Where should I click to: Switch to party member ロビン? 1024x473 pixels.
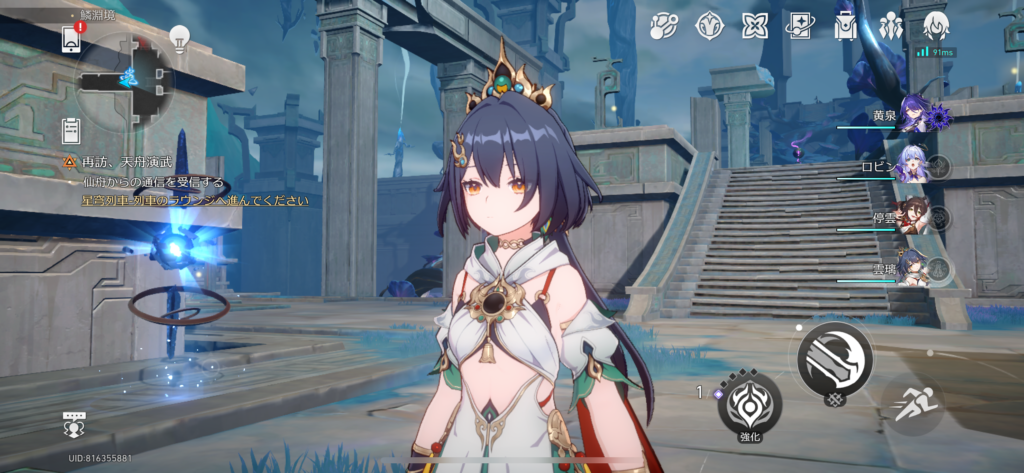(913, 166)
